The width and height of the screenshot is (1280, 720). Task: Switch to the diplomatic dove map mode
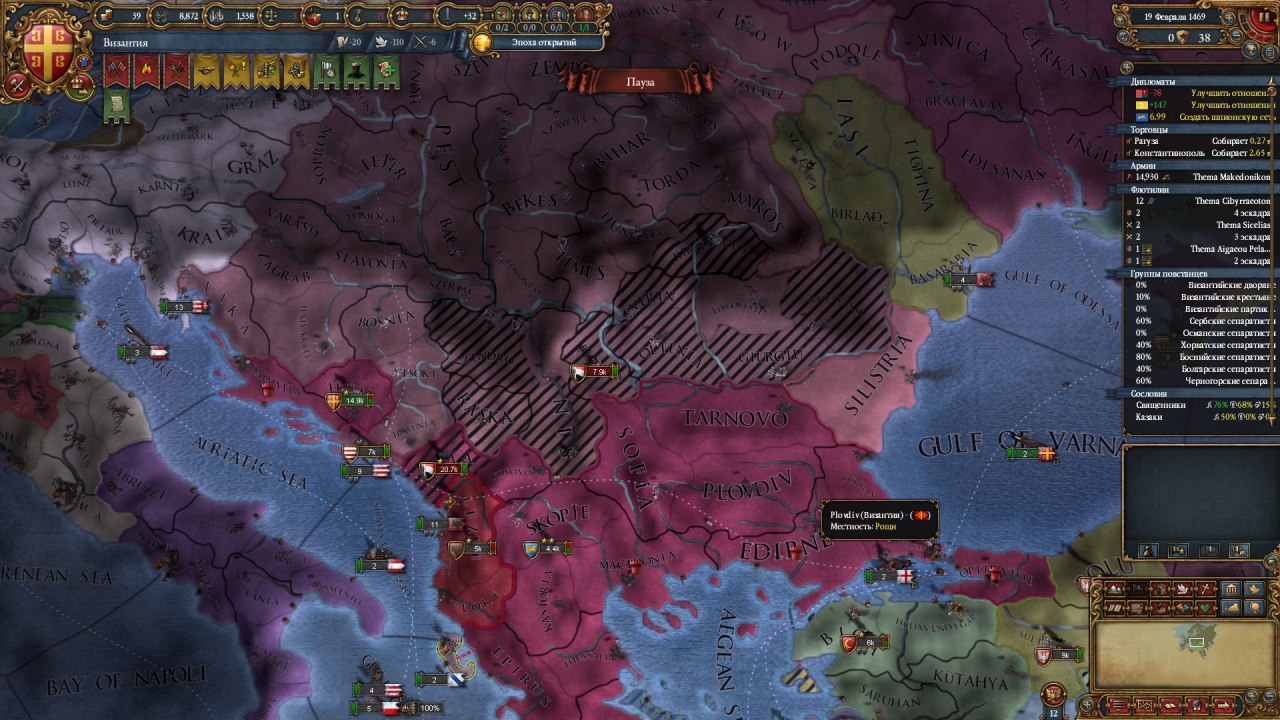pyautogui.click(x=1182, y=589)
